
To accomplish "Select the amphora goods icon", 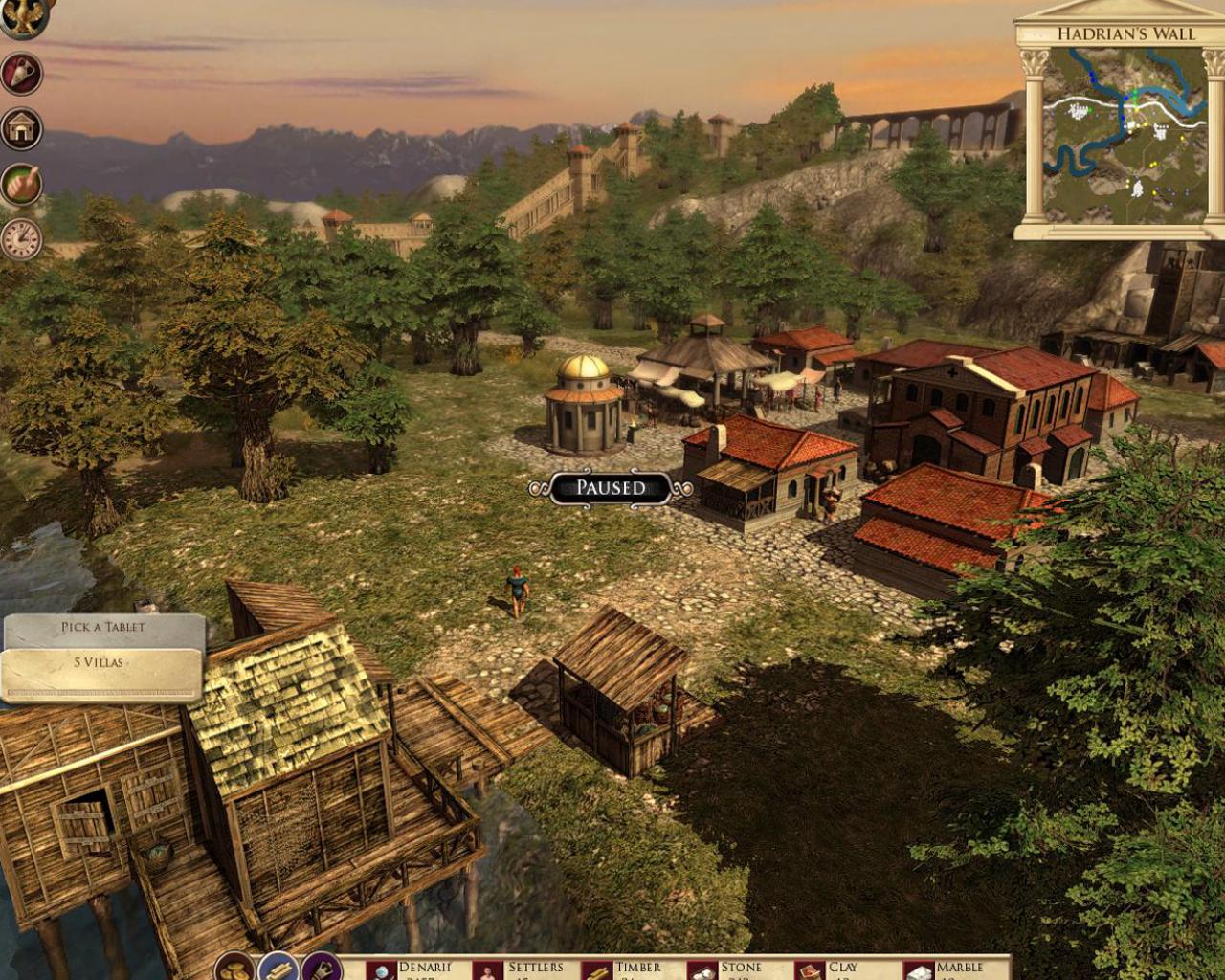I will (21, 74).
